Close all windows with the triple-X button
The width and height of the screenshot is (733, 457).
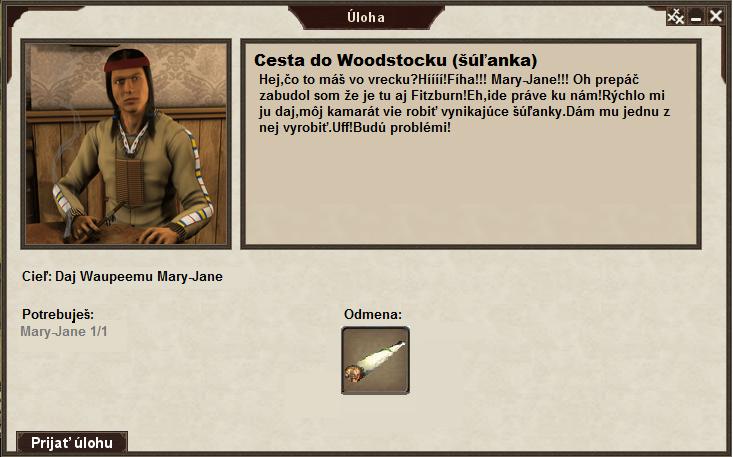(x=676, y=16)
